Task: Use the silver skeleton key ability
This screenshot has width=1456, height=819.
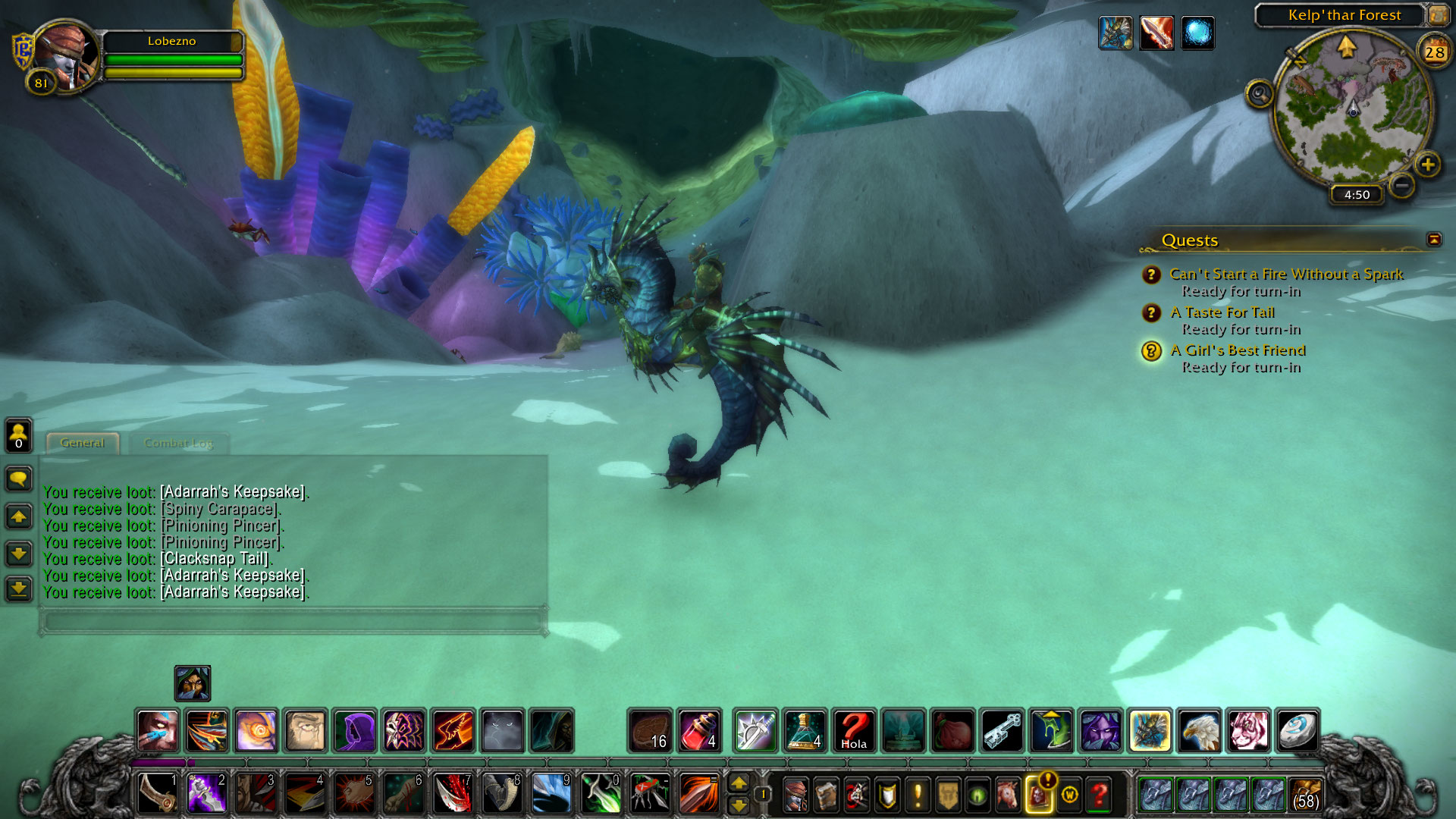Action: (1003, 730)
